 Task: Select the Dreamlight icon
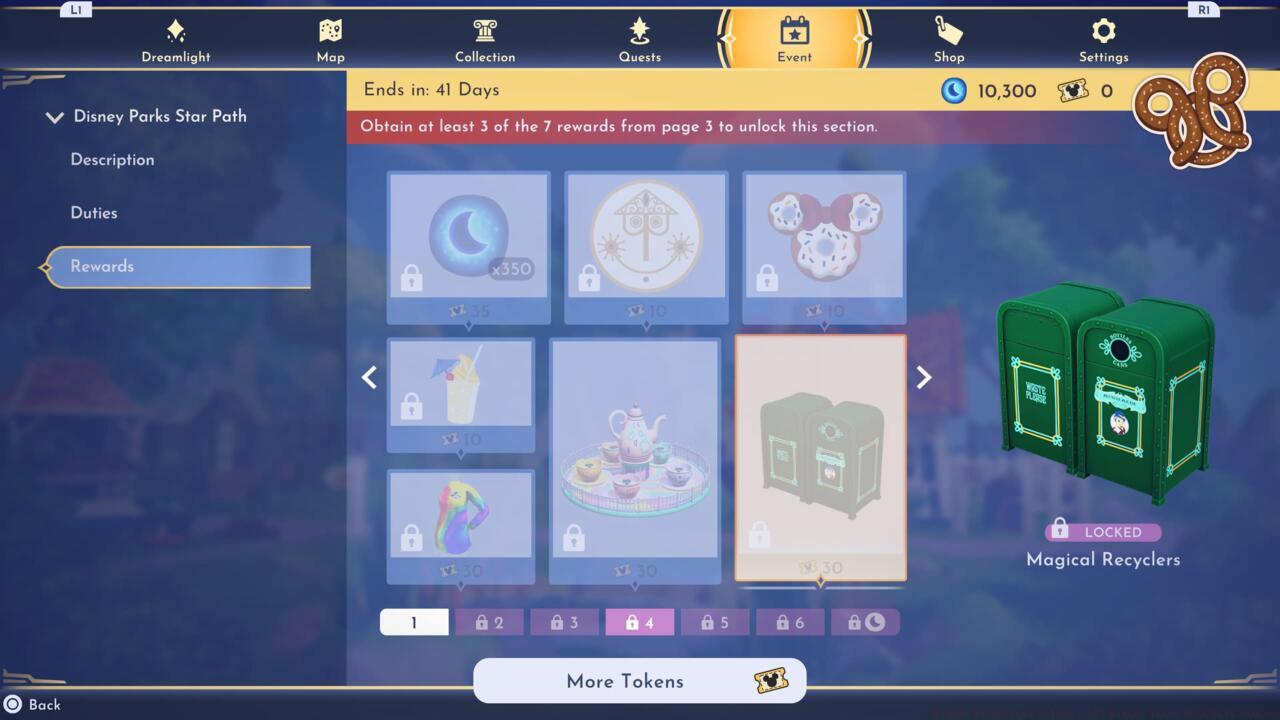coord(176,38)
